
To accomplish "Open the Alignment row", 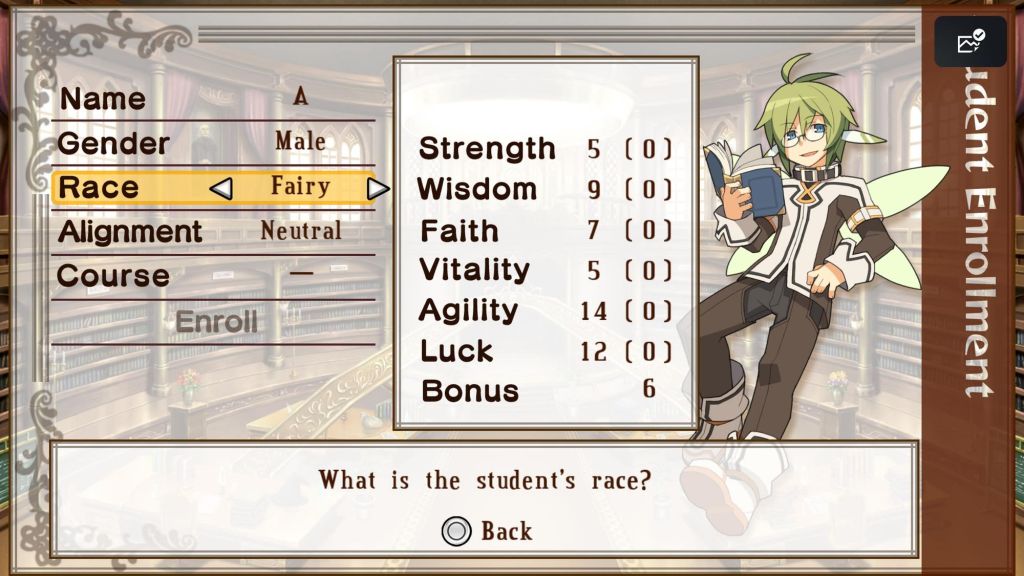I will [212, 231].
